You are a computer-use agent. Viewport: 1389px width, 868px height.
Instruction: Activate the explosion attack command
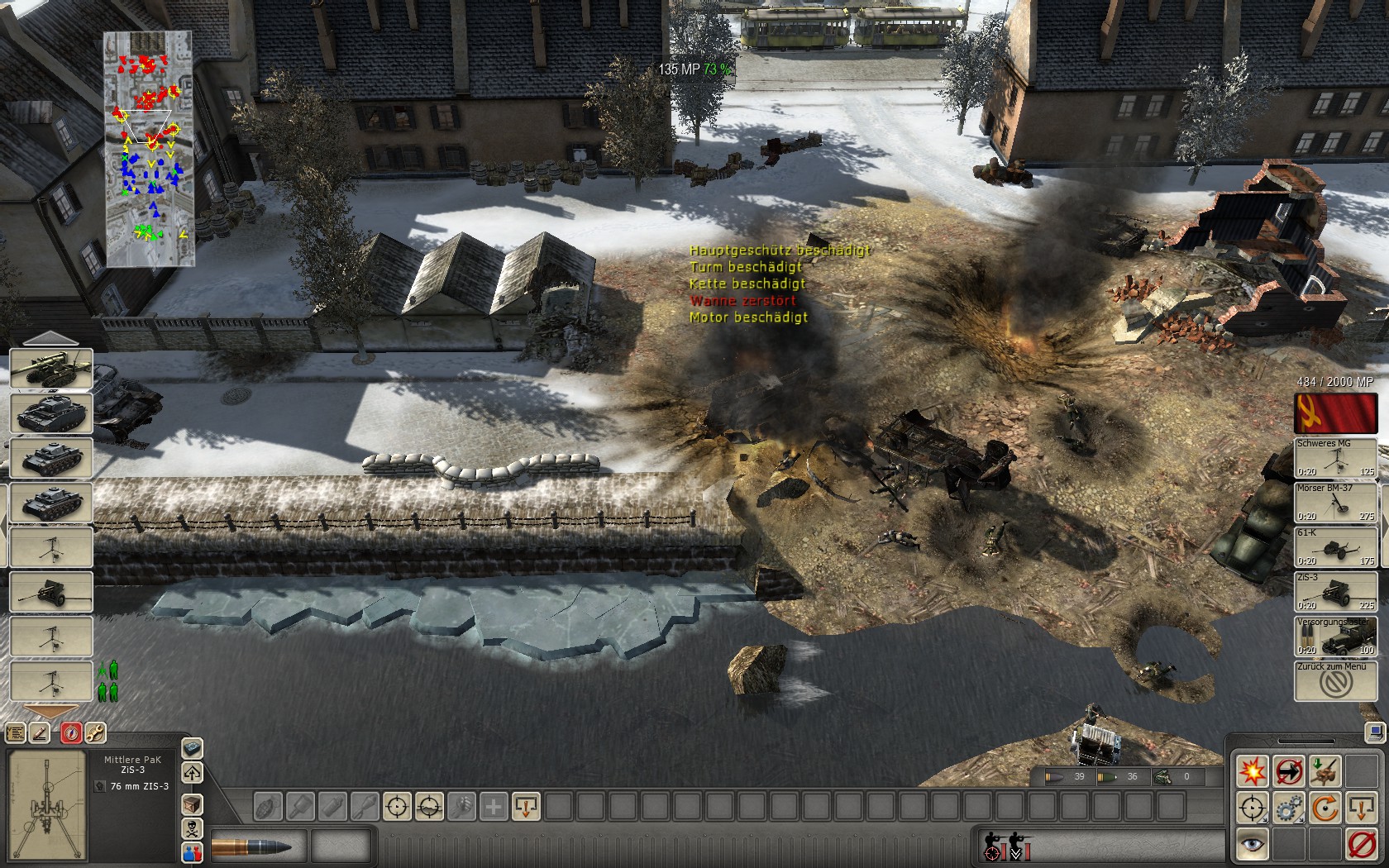pos(1252,770)
